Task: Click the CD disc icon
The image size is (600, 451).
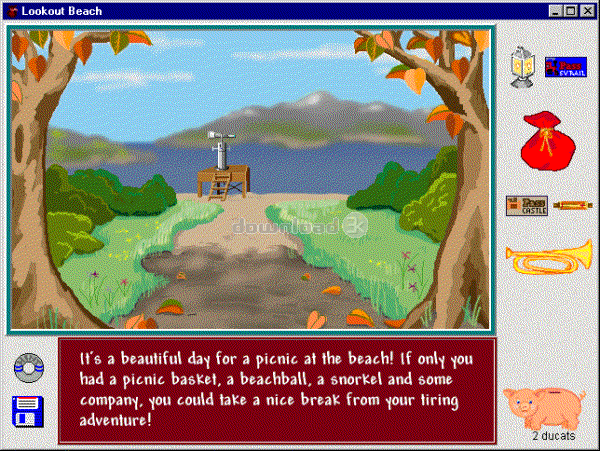Action: pyautogui.click(x=28, y=368)
